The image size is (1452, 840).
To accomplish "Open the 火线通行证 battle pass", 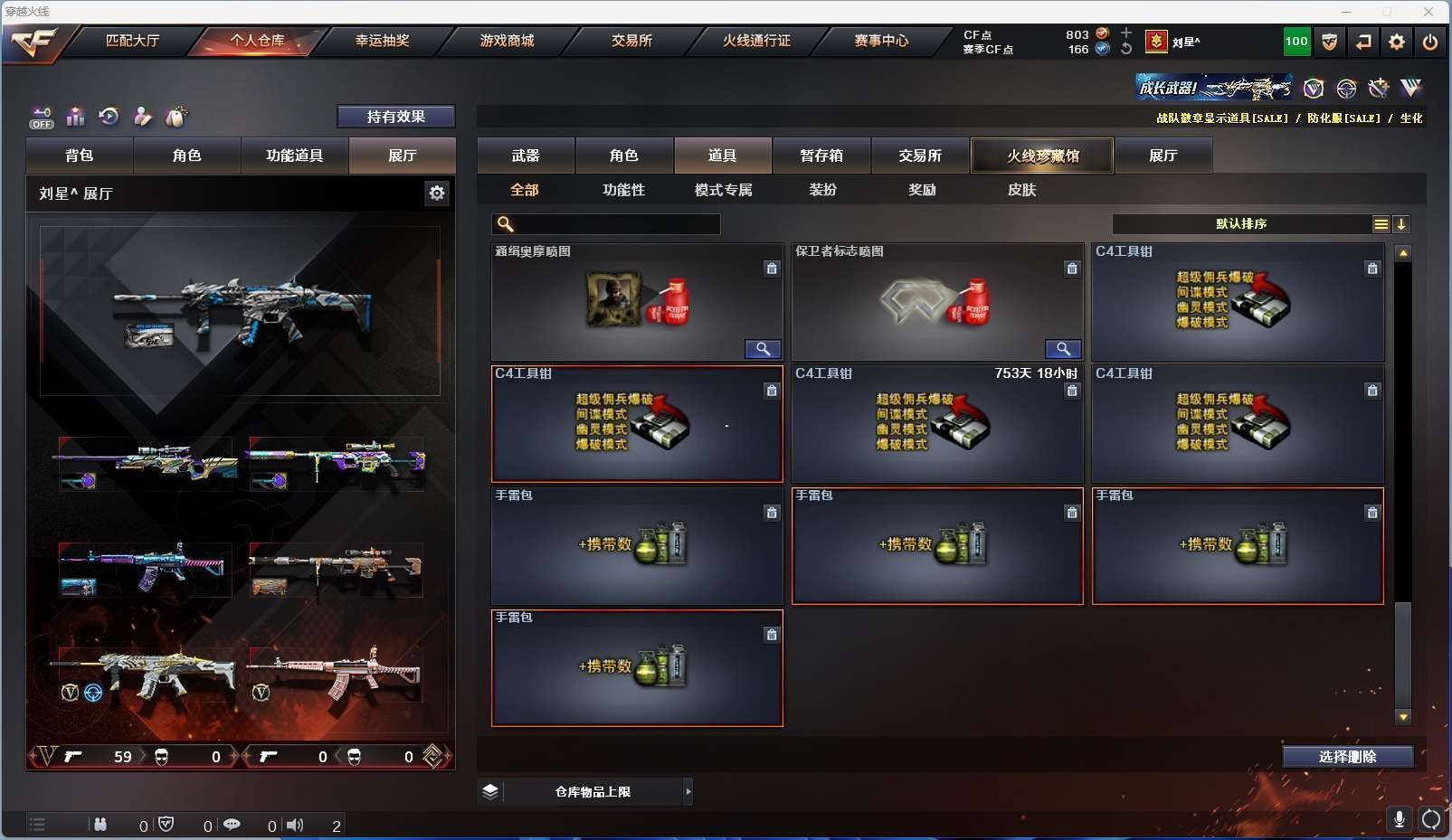I will (x=756, y=41).
